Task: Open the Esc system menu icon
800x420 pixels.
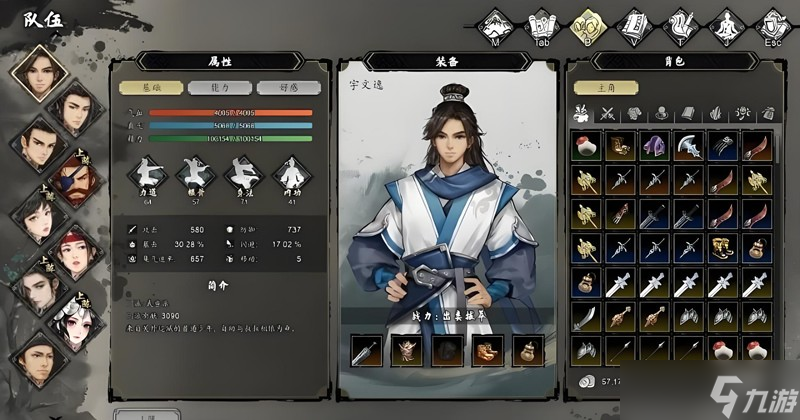Action: [x=772, y=24]
